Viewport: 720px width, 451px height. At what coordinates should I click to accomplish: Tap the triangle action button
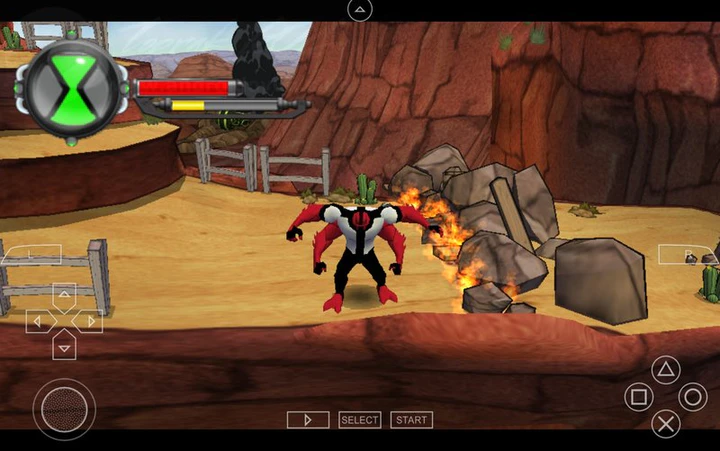[x=666, y=370]
